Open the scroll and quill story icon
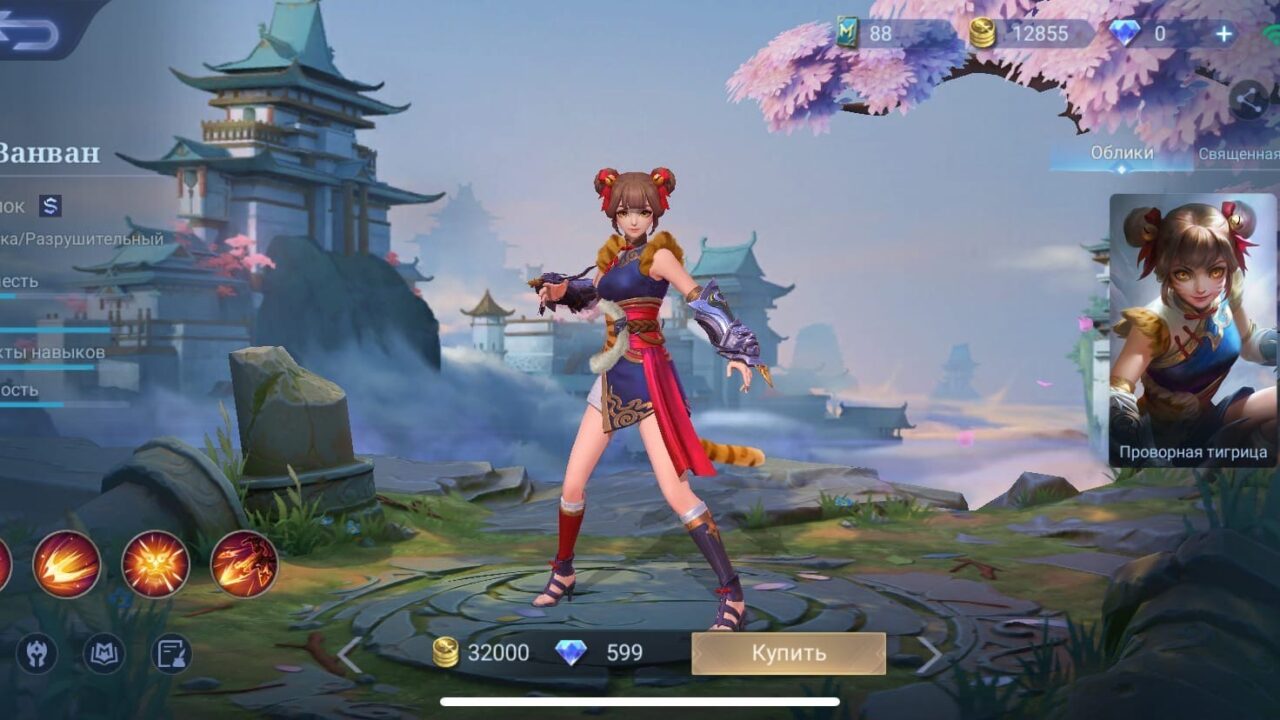 [171, 654]
